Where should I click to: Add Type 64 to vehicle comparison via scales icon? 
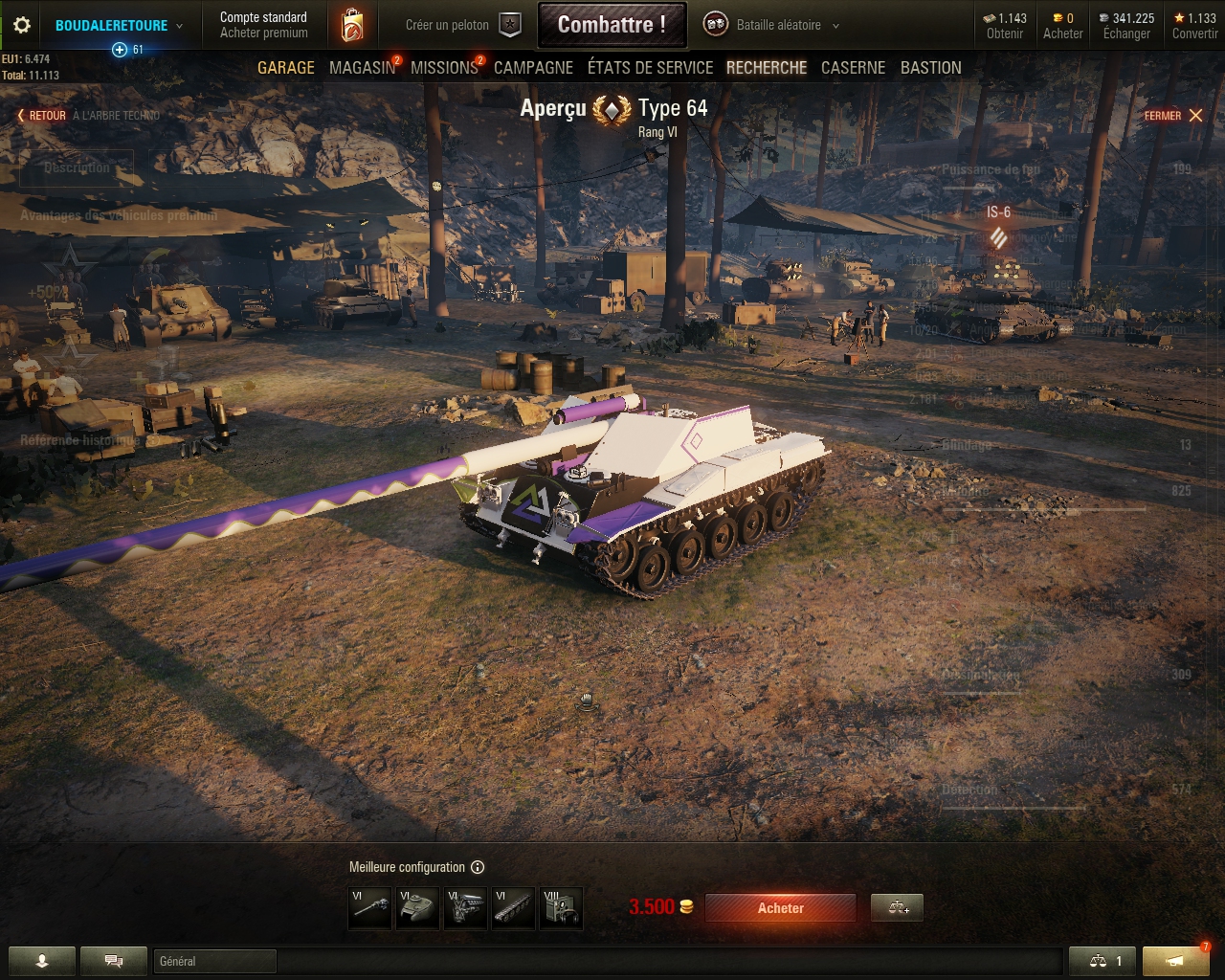[896, 907]
